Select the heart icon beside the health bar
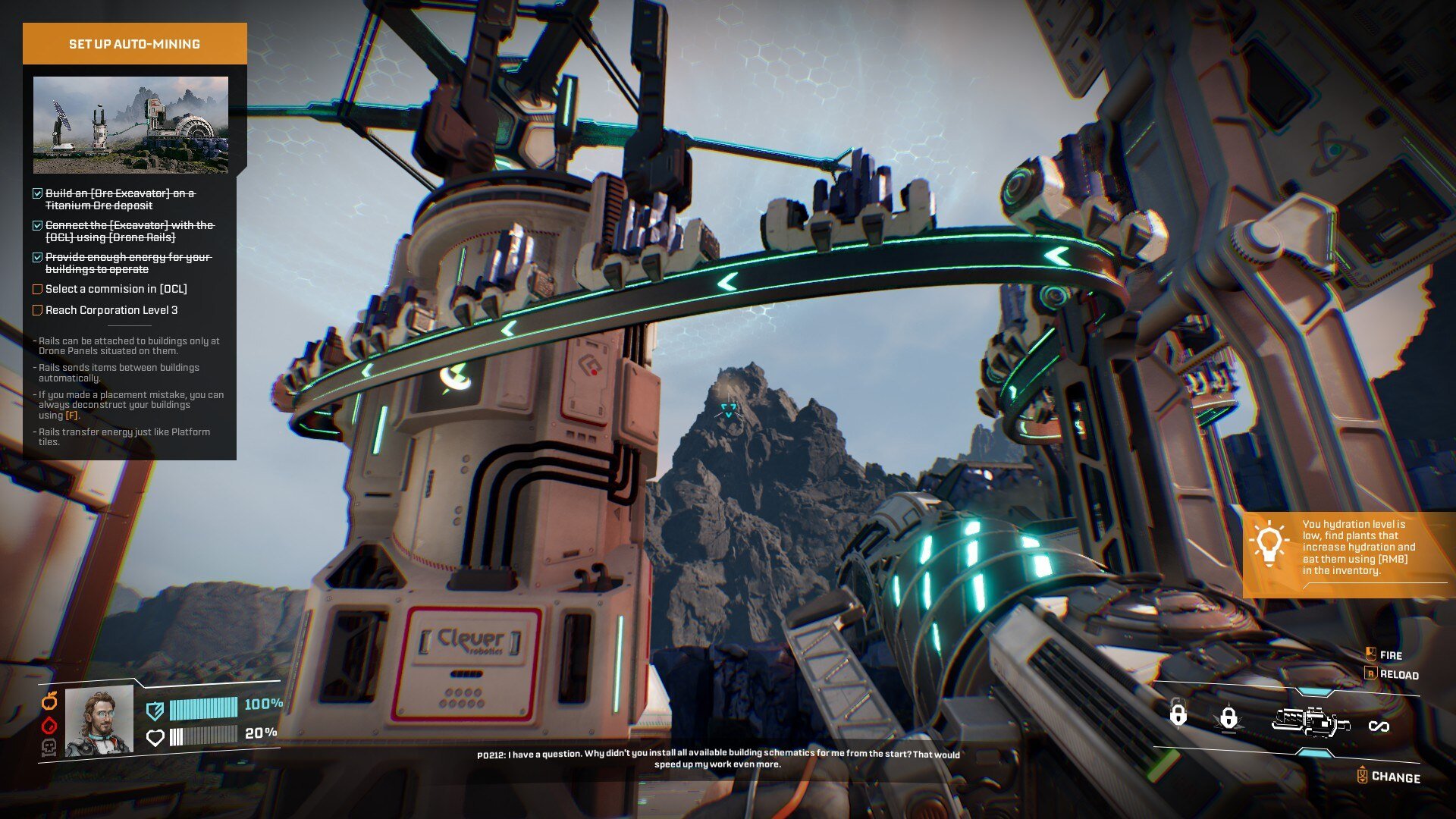 155,737
